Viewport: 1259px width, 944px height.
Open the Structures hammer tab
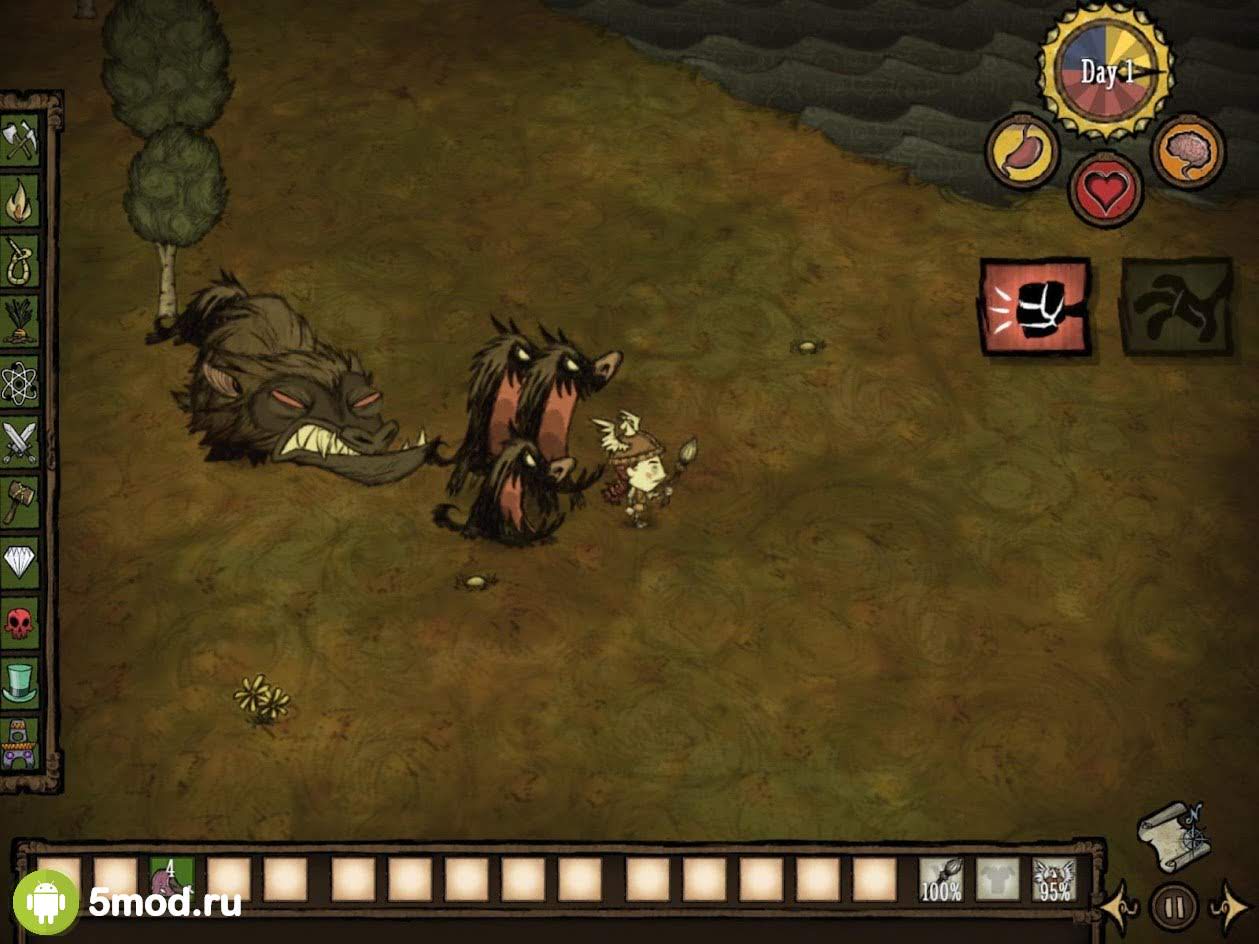pos(20,501)
